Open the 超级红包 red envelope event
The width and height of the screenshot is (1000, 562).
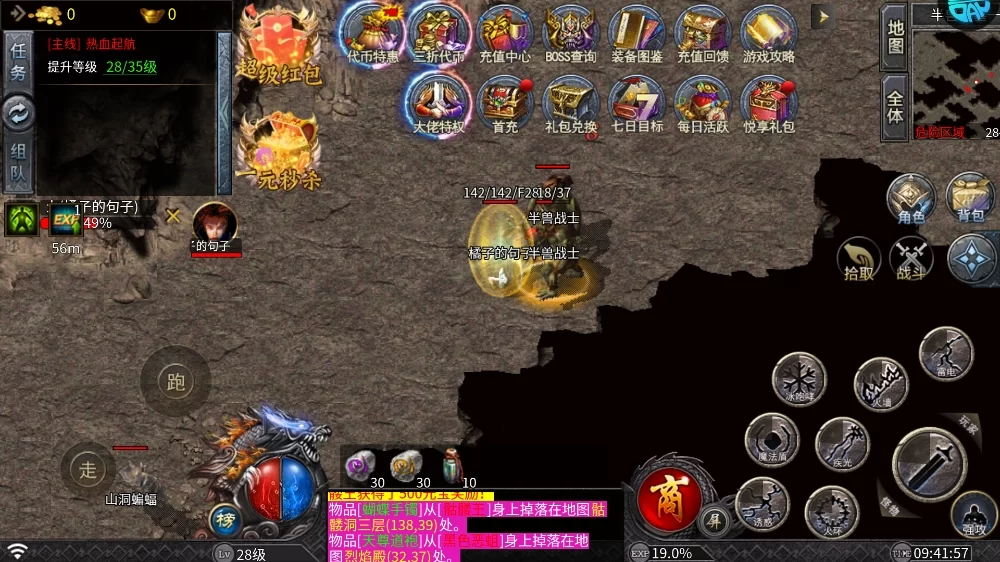click(x=279, y=45)
